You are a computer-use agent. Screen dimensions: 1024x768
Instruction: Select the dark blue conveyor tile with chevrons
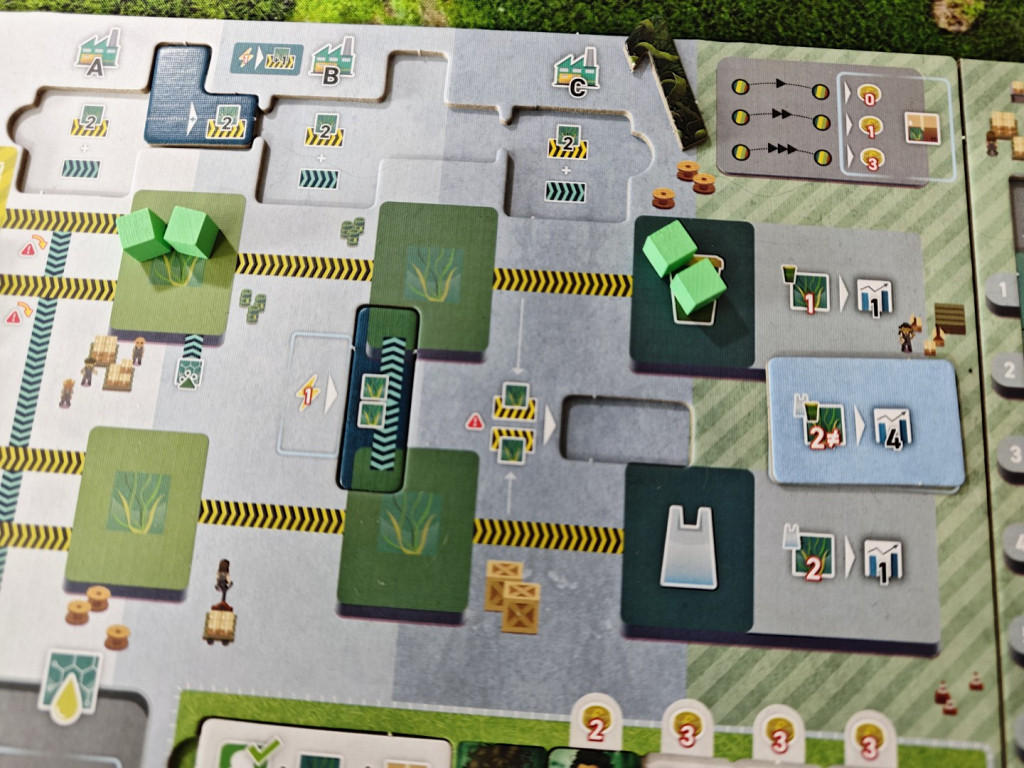point(381,397)
